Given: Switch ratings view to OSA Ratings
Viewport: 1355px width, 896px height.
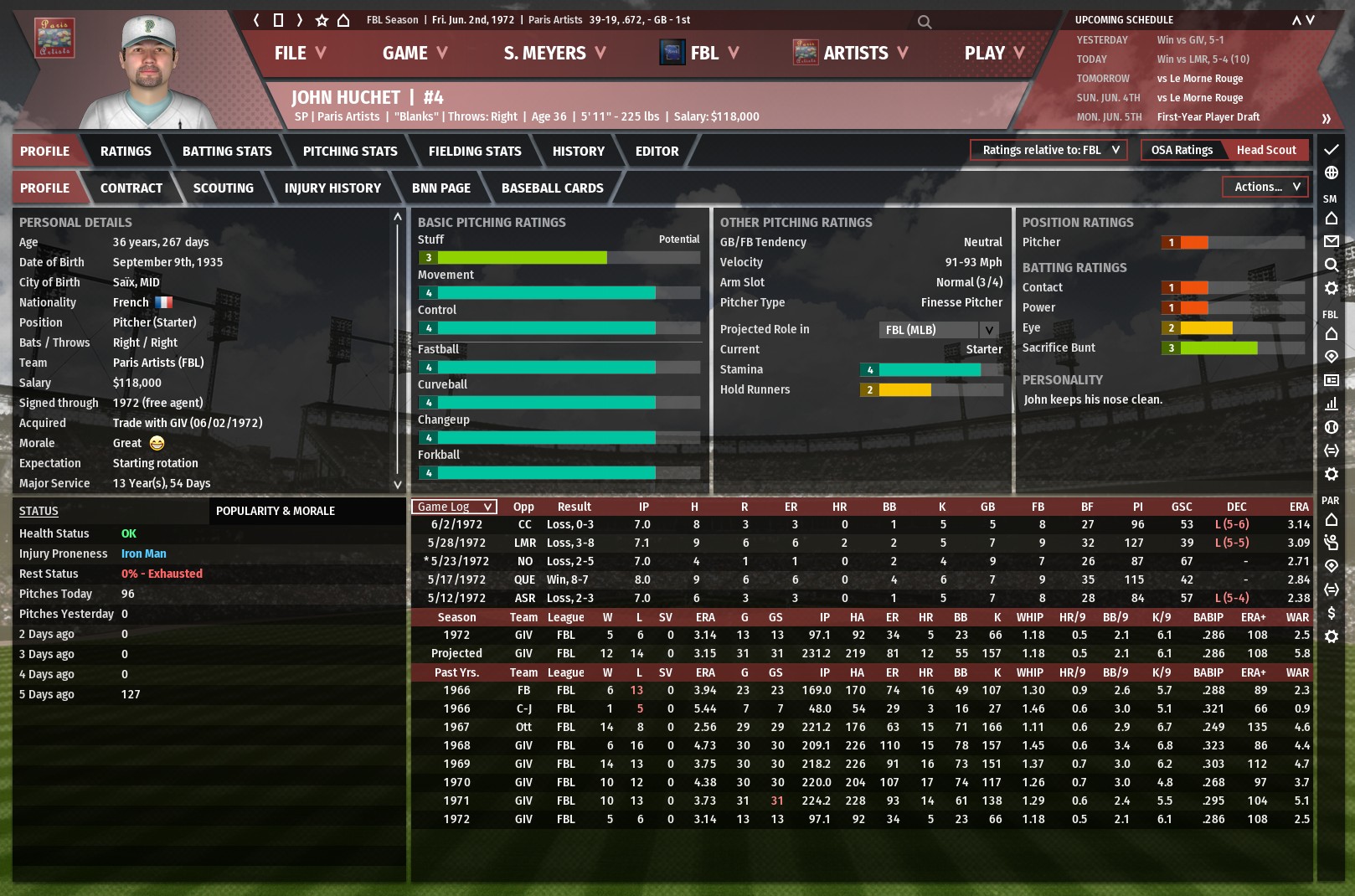Looking at the screenshot, I should point(1181,150).
